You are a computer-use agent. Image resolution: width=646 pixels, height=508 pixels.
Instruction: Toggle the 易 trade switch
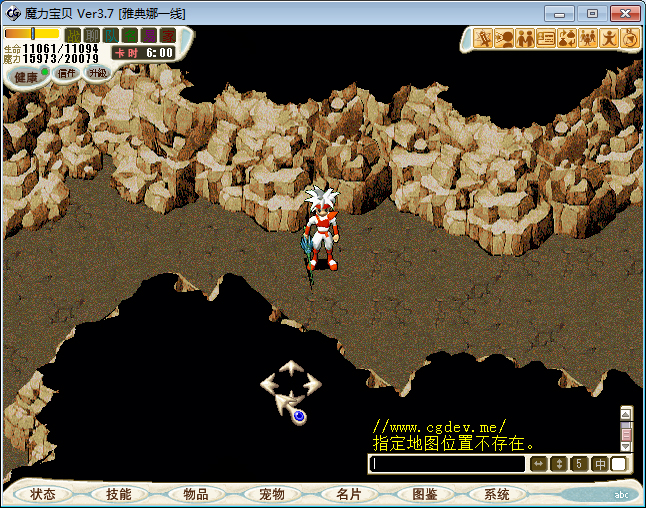pos(149,35)
